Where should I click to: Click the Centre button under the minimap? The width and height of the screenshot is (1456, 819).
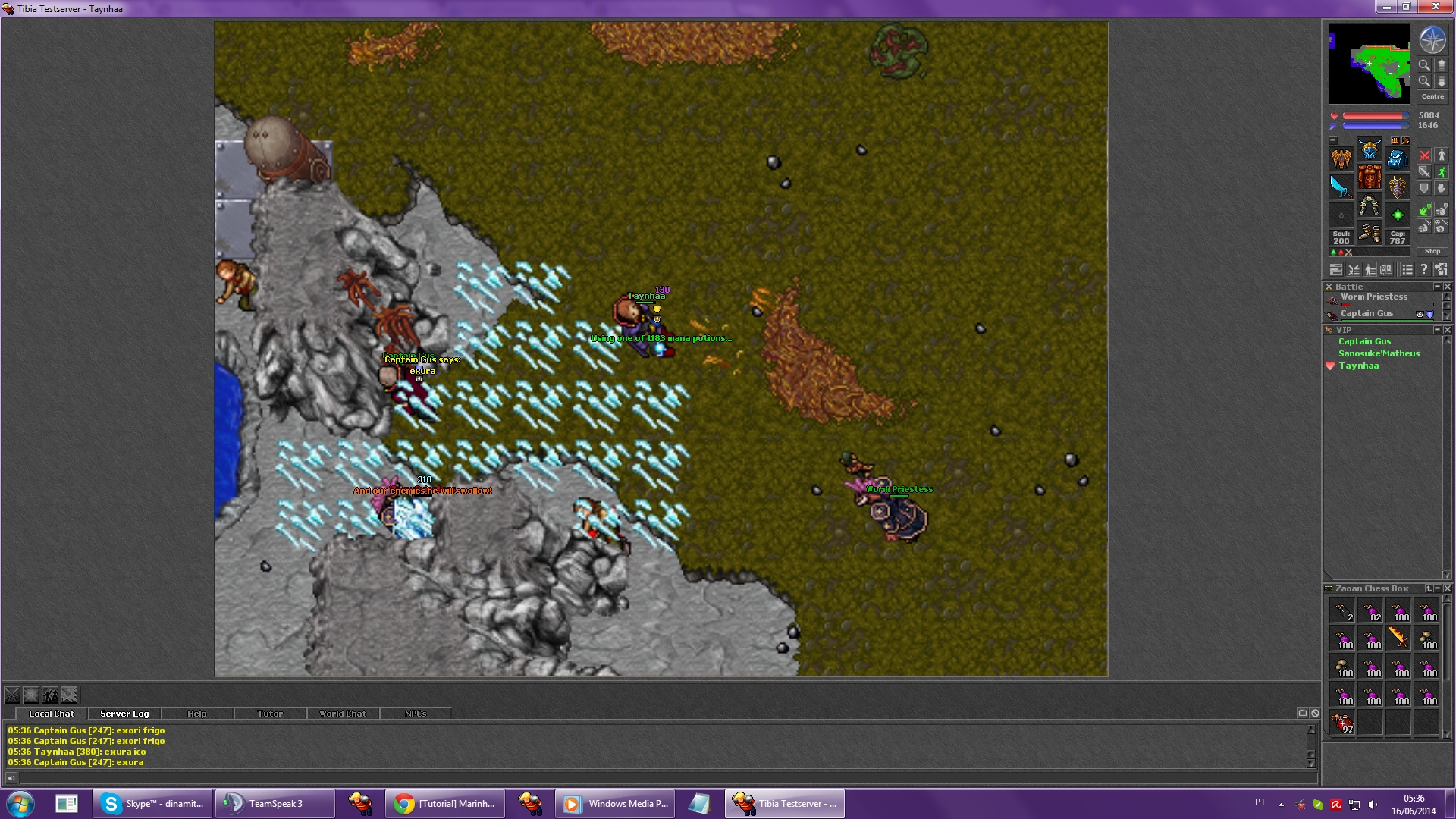[x=1432, y=96]
